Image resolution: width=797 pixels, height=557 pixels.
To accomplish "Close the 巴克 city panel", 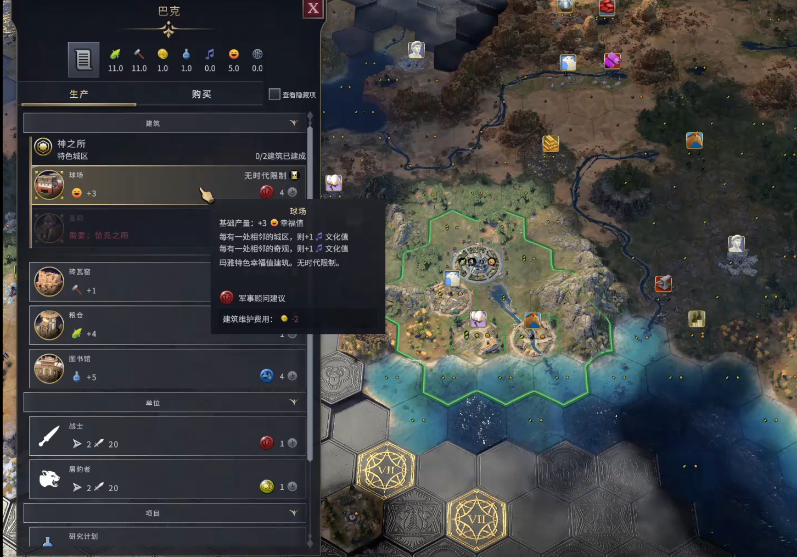I will point(313,9).
